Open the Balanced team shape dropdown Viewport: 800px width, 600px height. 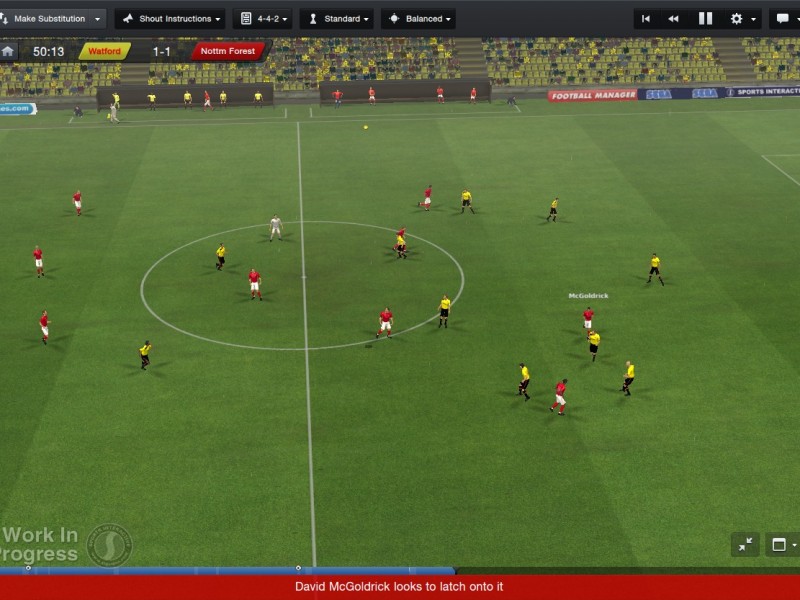(418, 19)
